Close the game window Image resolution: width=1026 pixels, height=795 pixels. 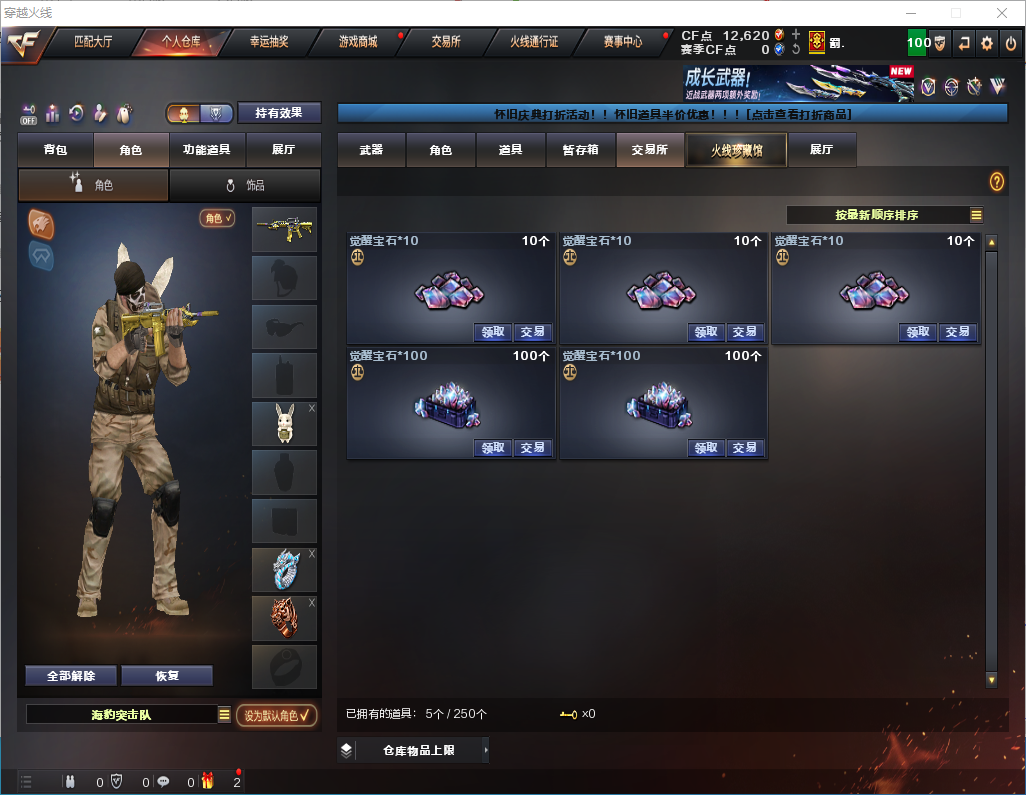click(x=1001, y=13)
